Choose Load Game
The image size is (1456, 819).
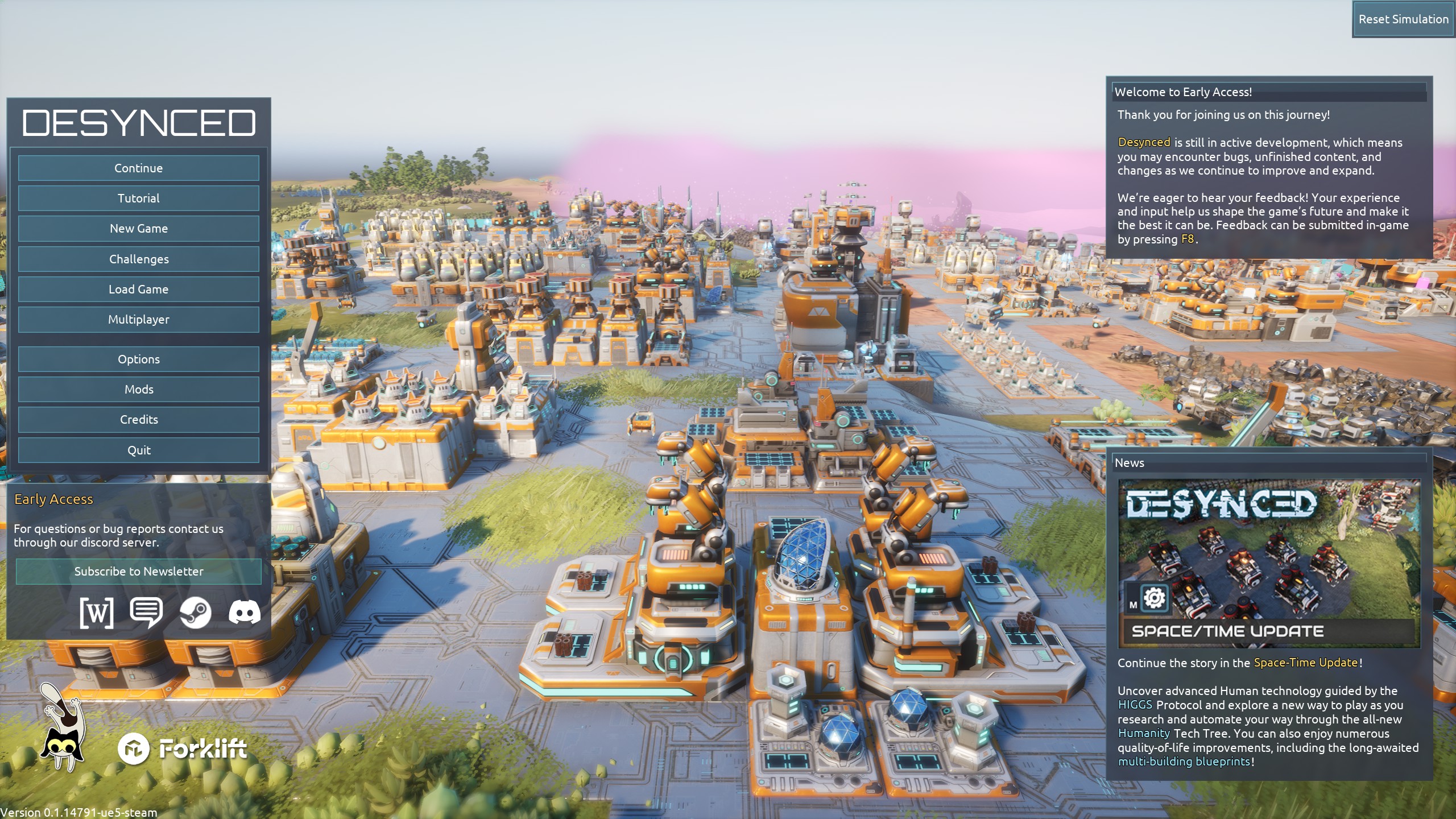(x=138, y=289)
